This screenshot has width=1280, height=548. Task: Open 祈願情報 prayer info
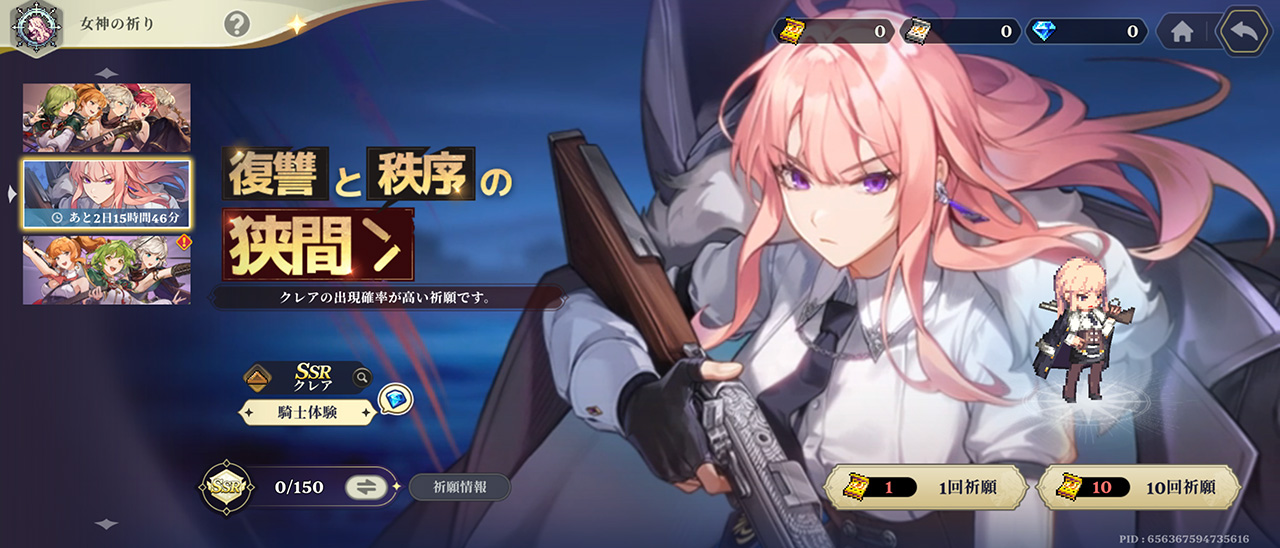tap(460, 488)
